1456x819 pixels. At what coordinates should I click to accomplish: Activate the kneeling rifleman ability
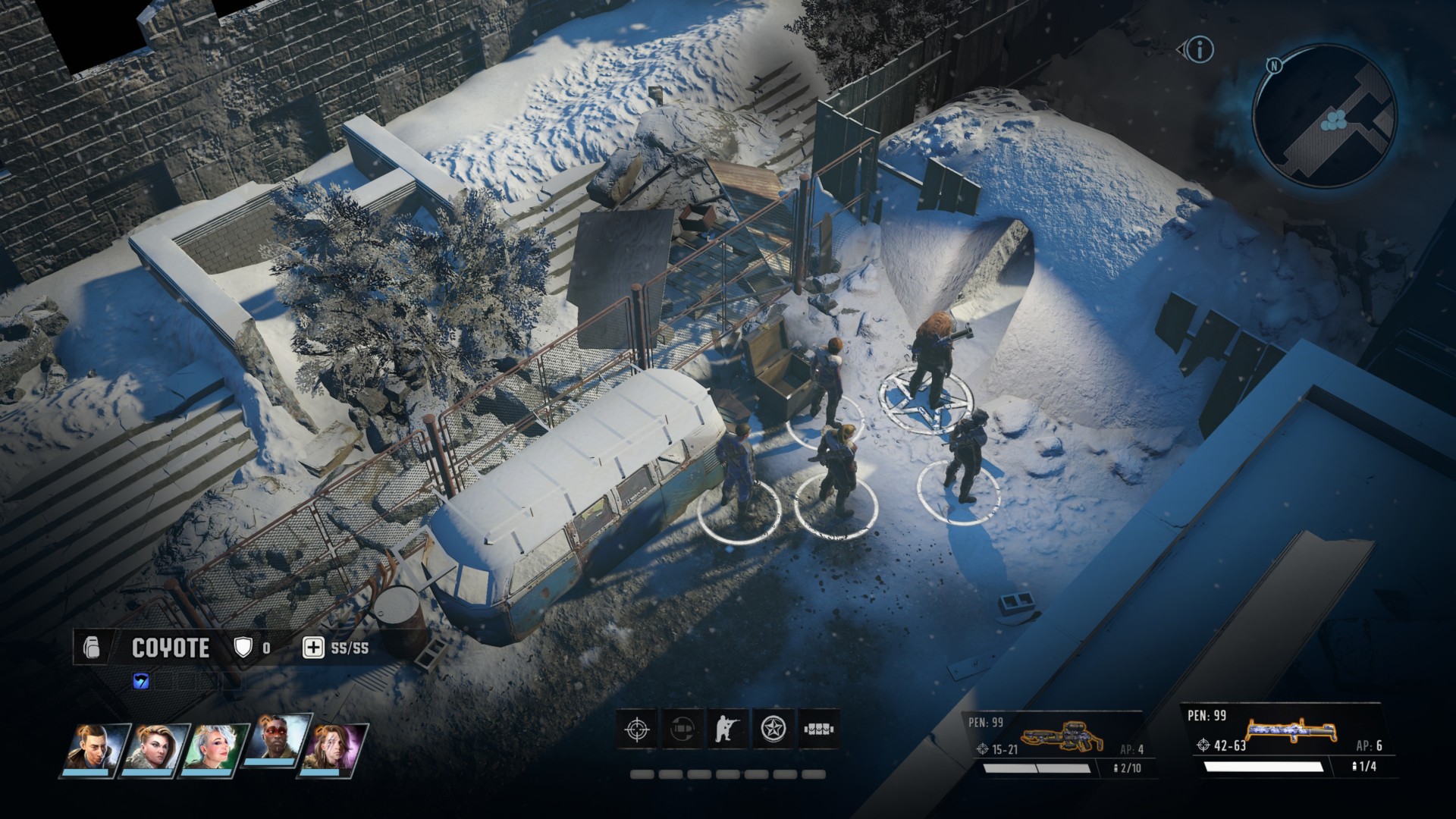point(727,730)
